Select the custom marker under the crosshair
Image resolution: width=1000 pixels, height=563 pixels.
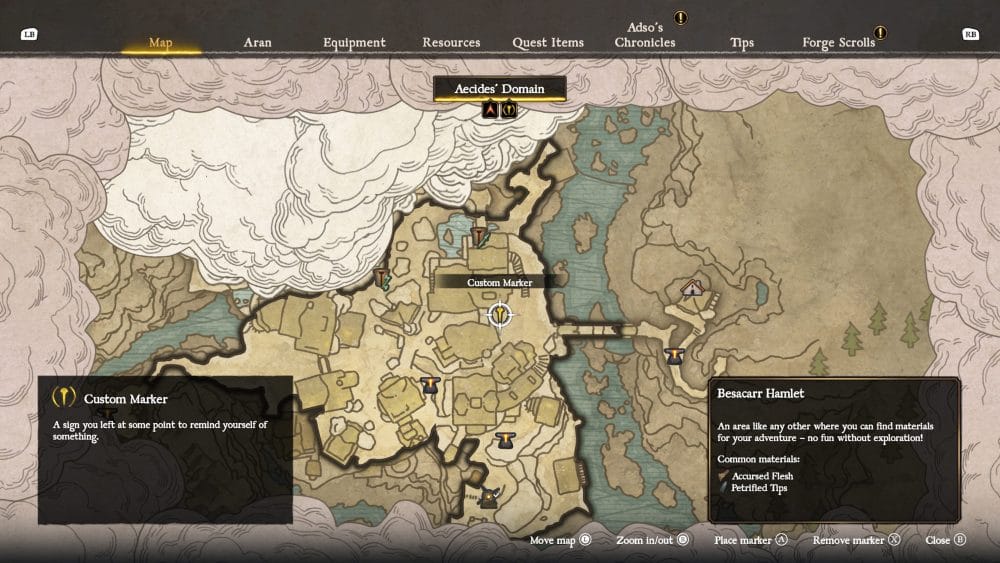point(499,315)
